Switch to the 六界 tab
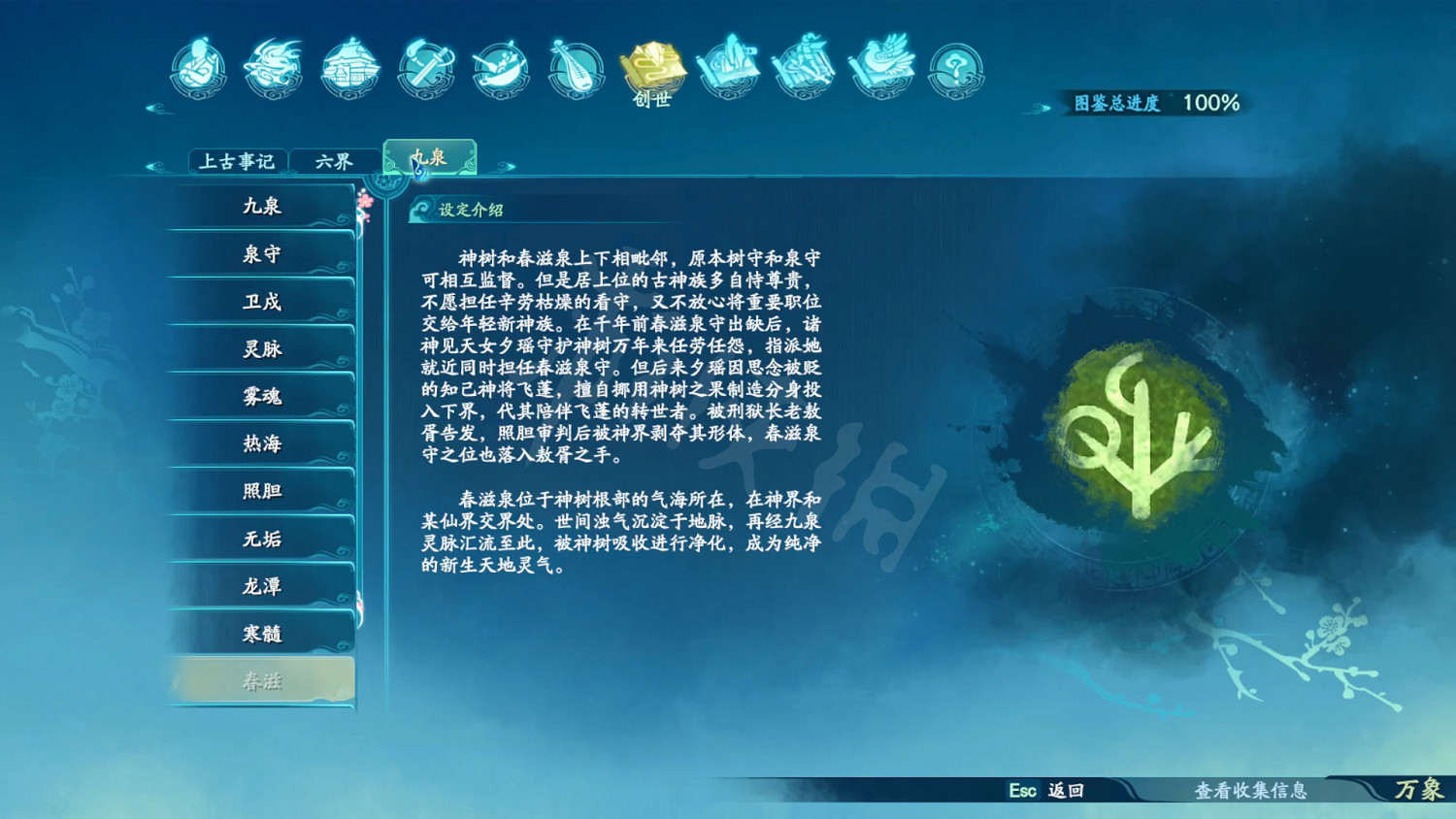The height and width of the screenshot is (819, 1456). pos(334,159)
